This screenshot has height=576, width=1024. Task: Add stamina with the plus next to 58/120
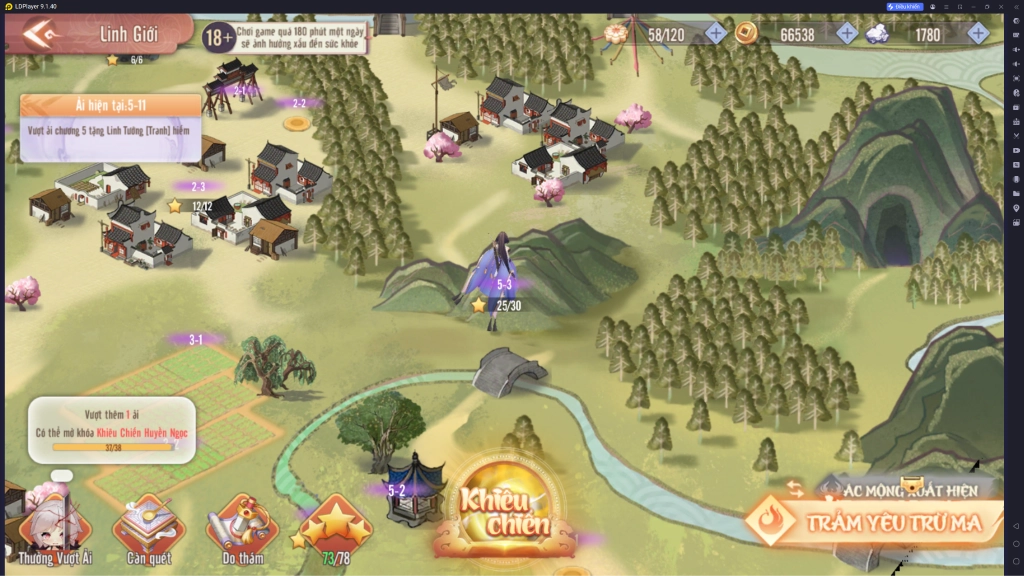click(x=716, y=34)
